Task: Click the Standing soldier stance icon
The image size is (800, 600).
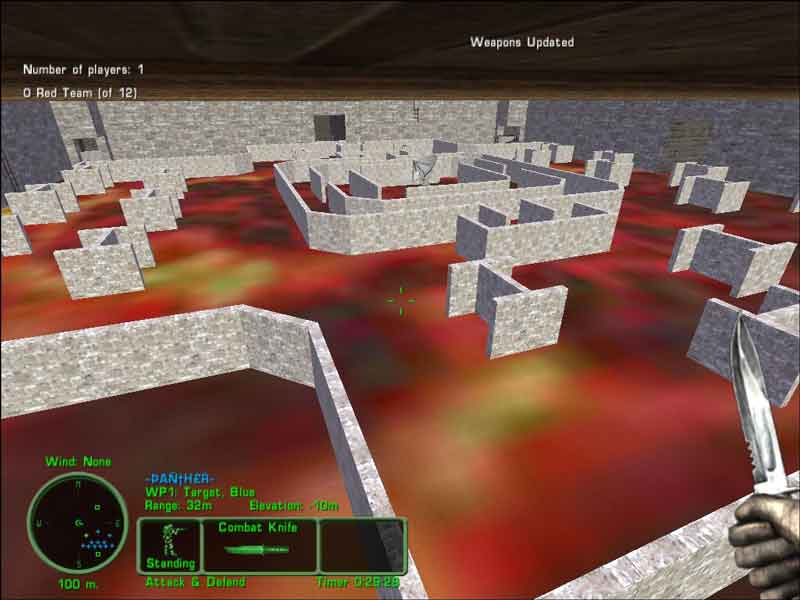Action: [x=169, y=545]
